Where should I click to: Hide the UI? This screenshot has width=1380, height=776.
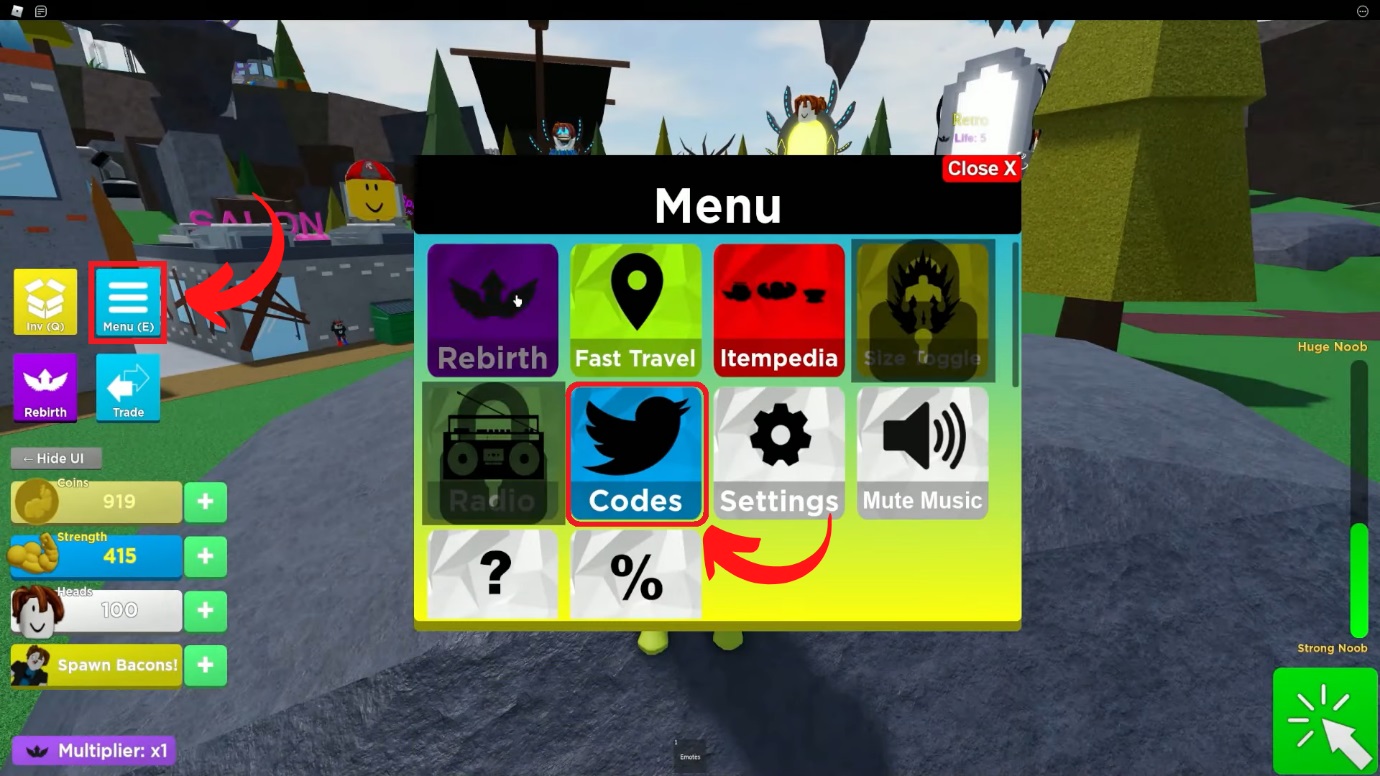[x=55, y=457]
